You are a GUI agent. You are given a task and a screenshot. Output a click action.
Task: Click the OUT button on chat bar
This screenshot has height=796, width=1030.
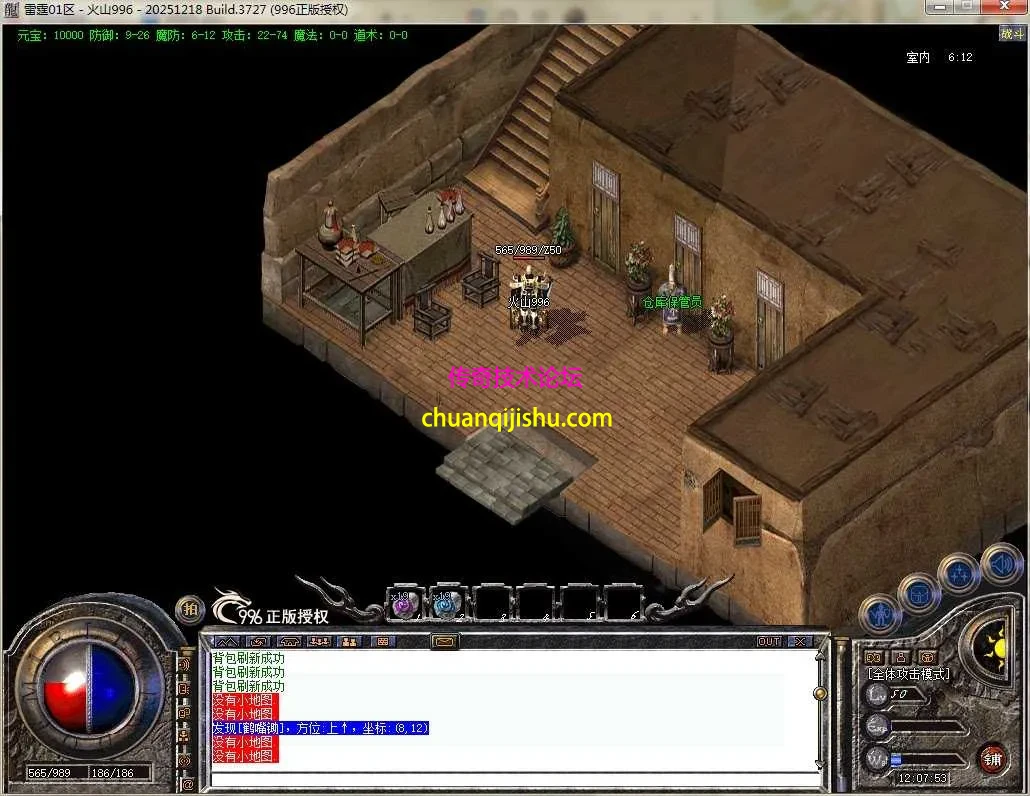[768, 641]
